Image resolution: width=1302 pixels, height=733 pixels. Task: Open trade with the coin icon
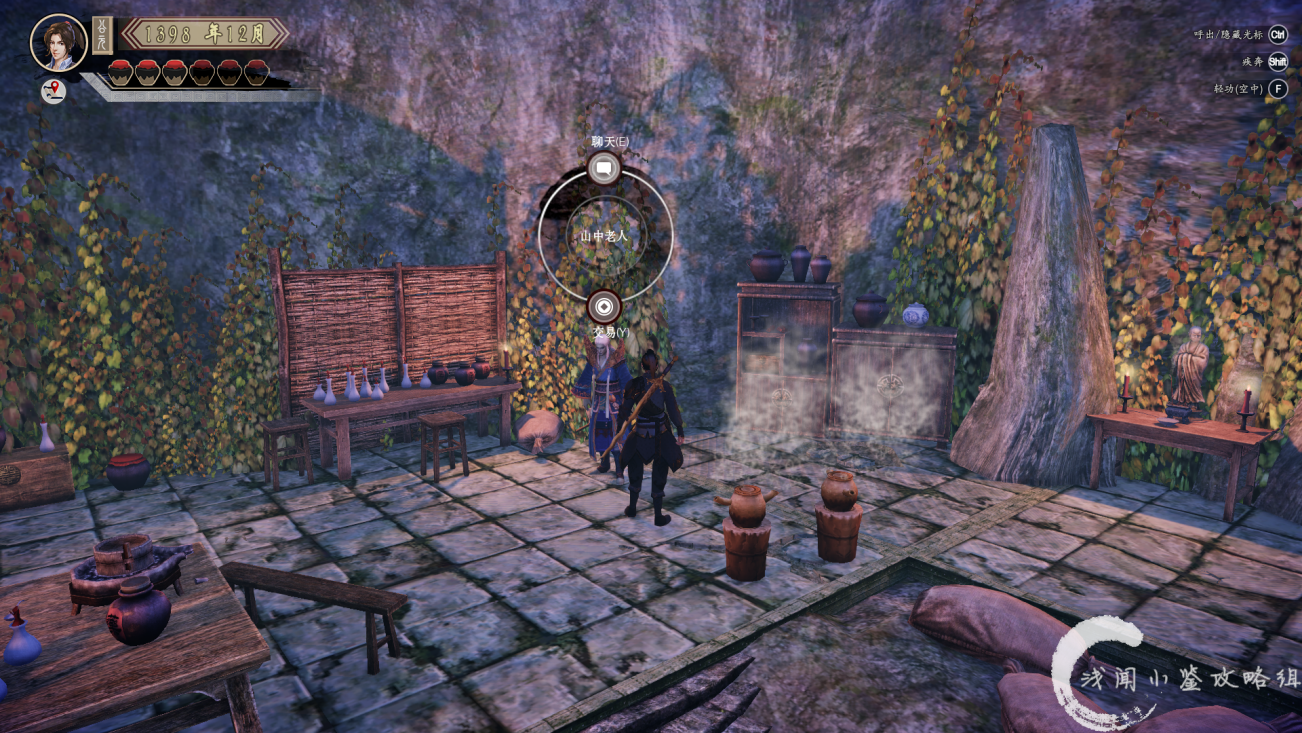tap(604, 306)
